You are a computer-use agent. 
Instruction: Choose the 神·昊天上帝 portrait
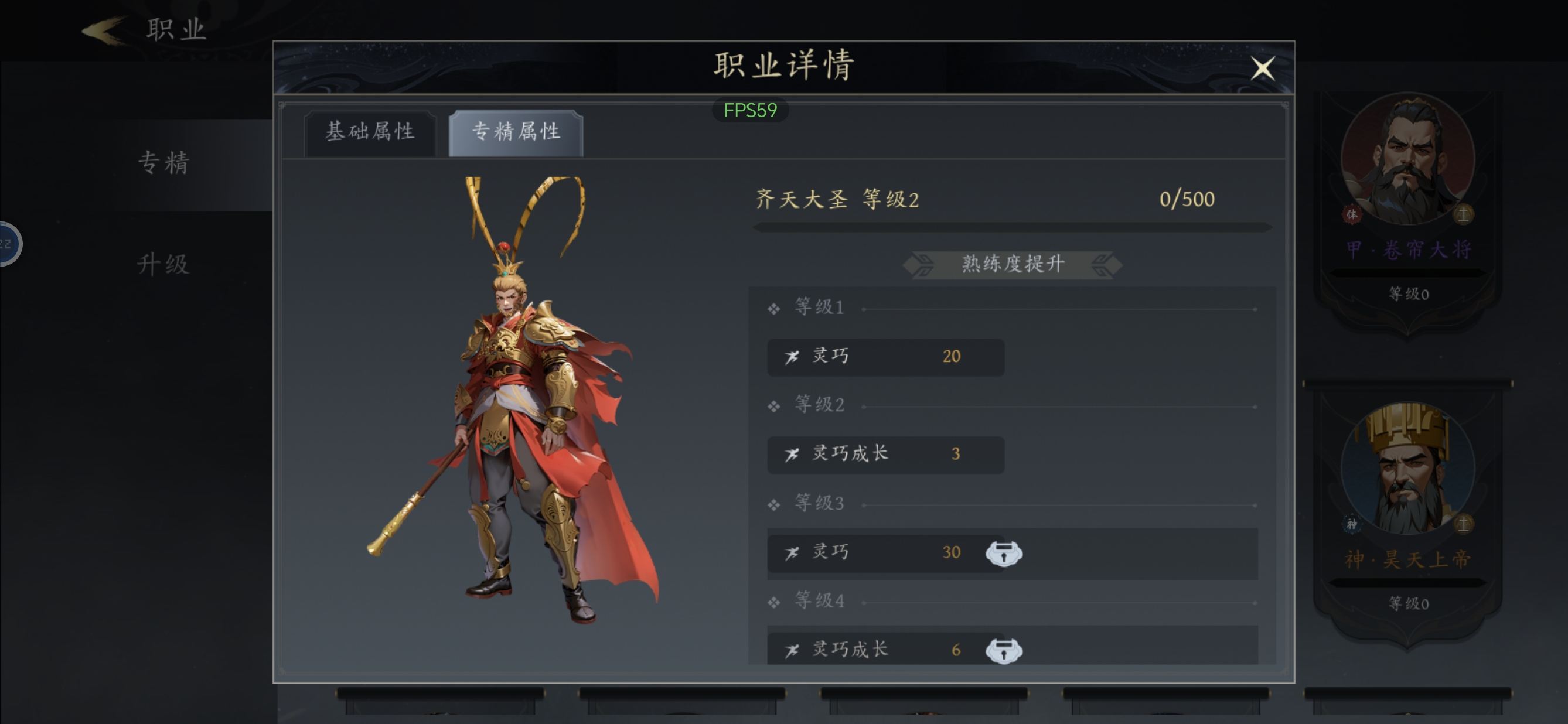pyautogui.click(x=1407, y=469)
